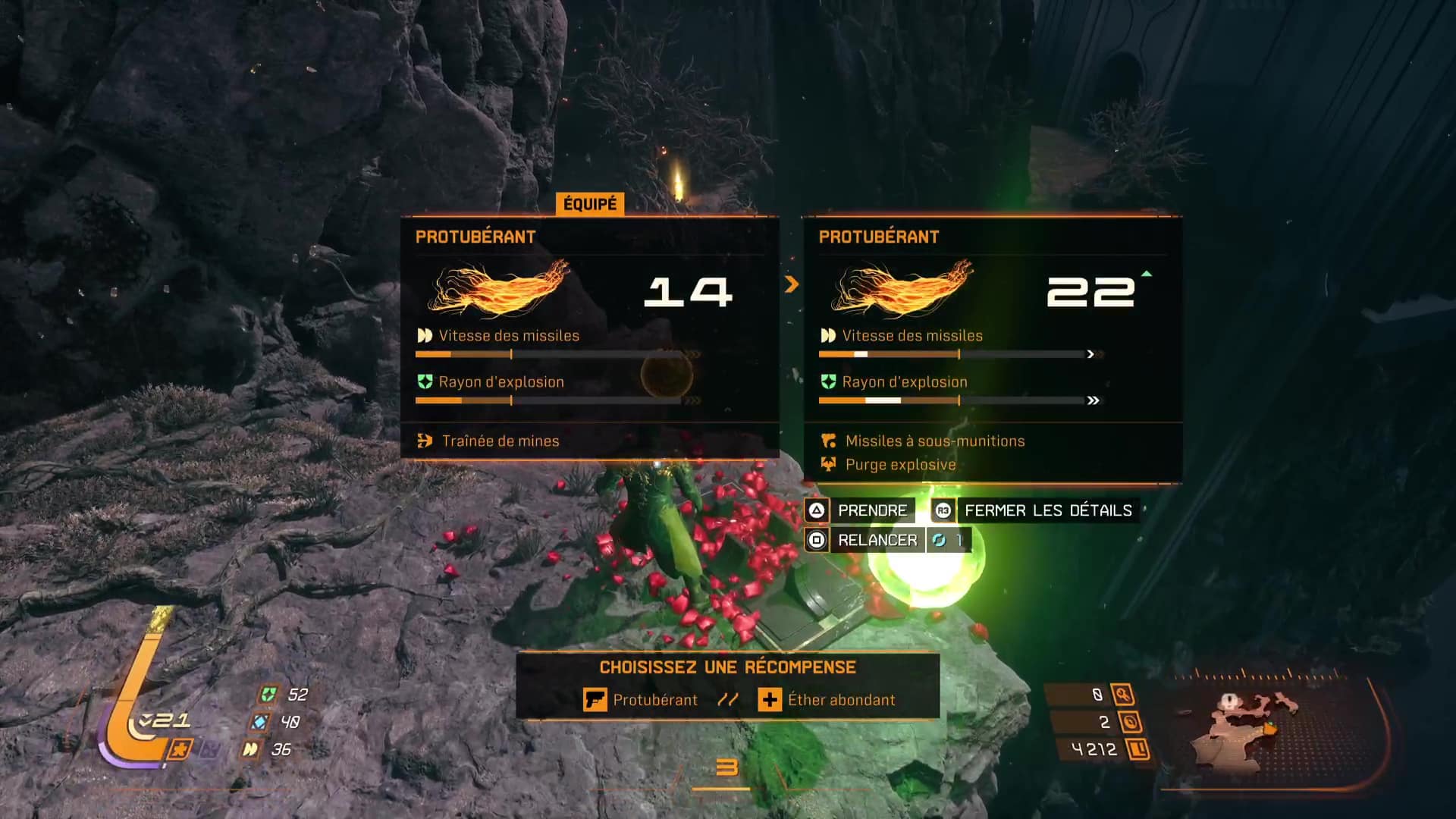Click the pistol icon next to Protubérant reward
Image resolution: width=1456 pixels, height=819 pixels.
595,699
